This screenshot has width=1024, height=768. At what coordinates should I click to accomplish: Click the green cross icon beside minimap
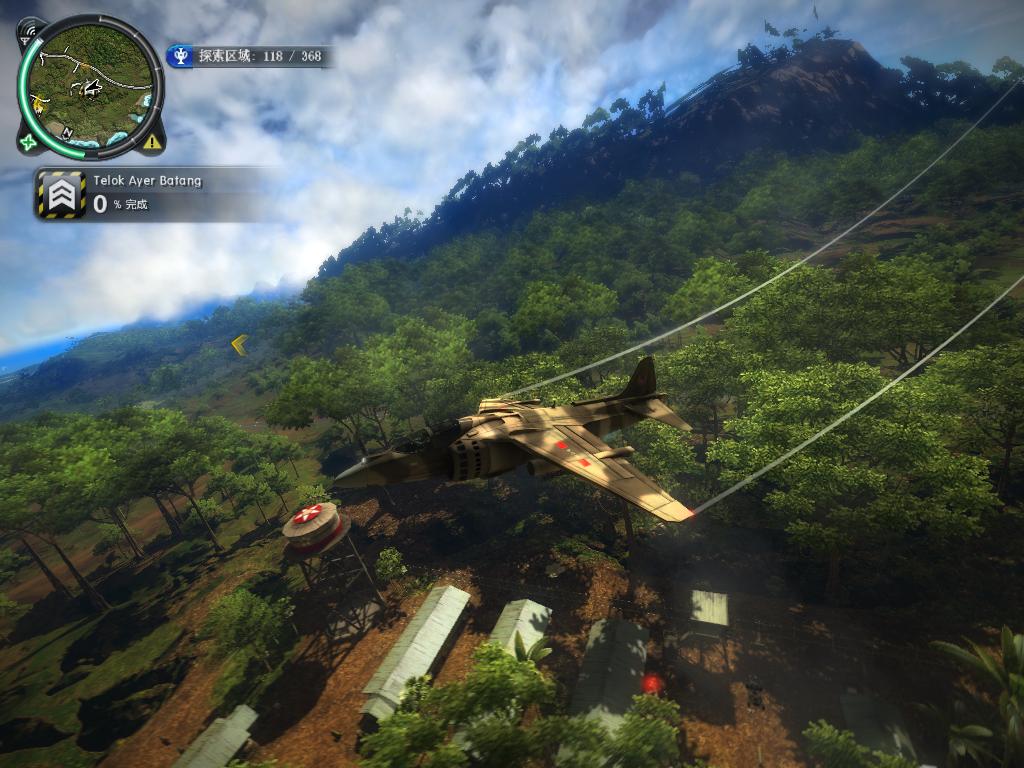(28, 143)
